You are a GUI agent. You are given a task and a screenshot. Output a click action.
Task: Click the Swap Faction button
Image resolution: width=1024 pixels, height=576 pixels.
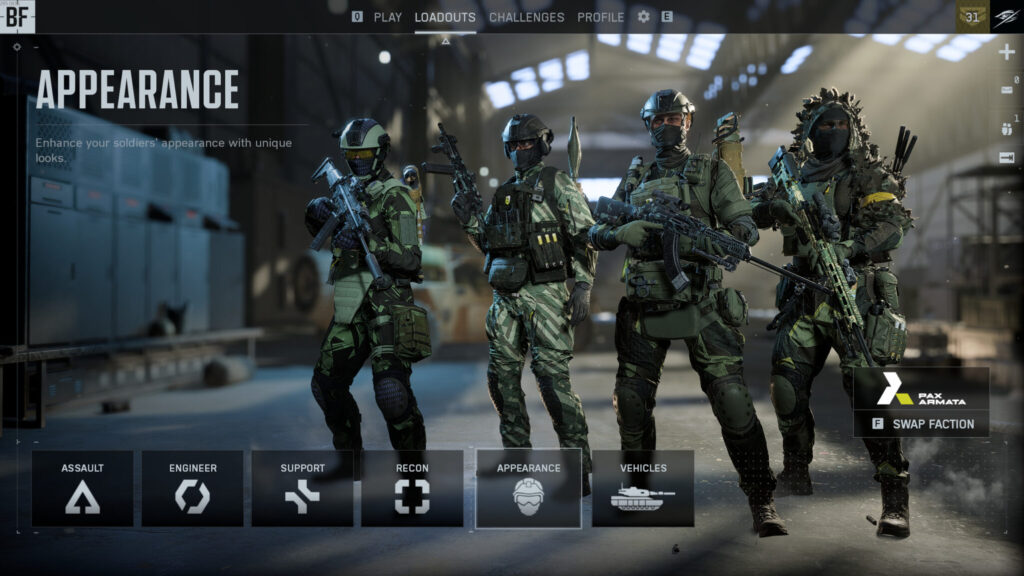coord(921,424)
